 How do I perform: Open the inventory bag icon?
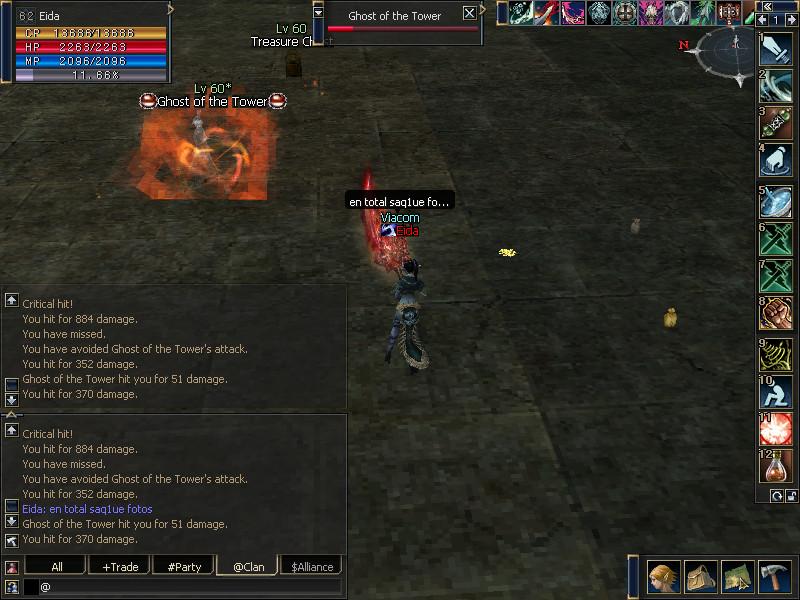(701, 576)
